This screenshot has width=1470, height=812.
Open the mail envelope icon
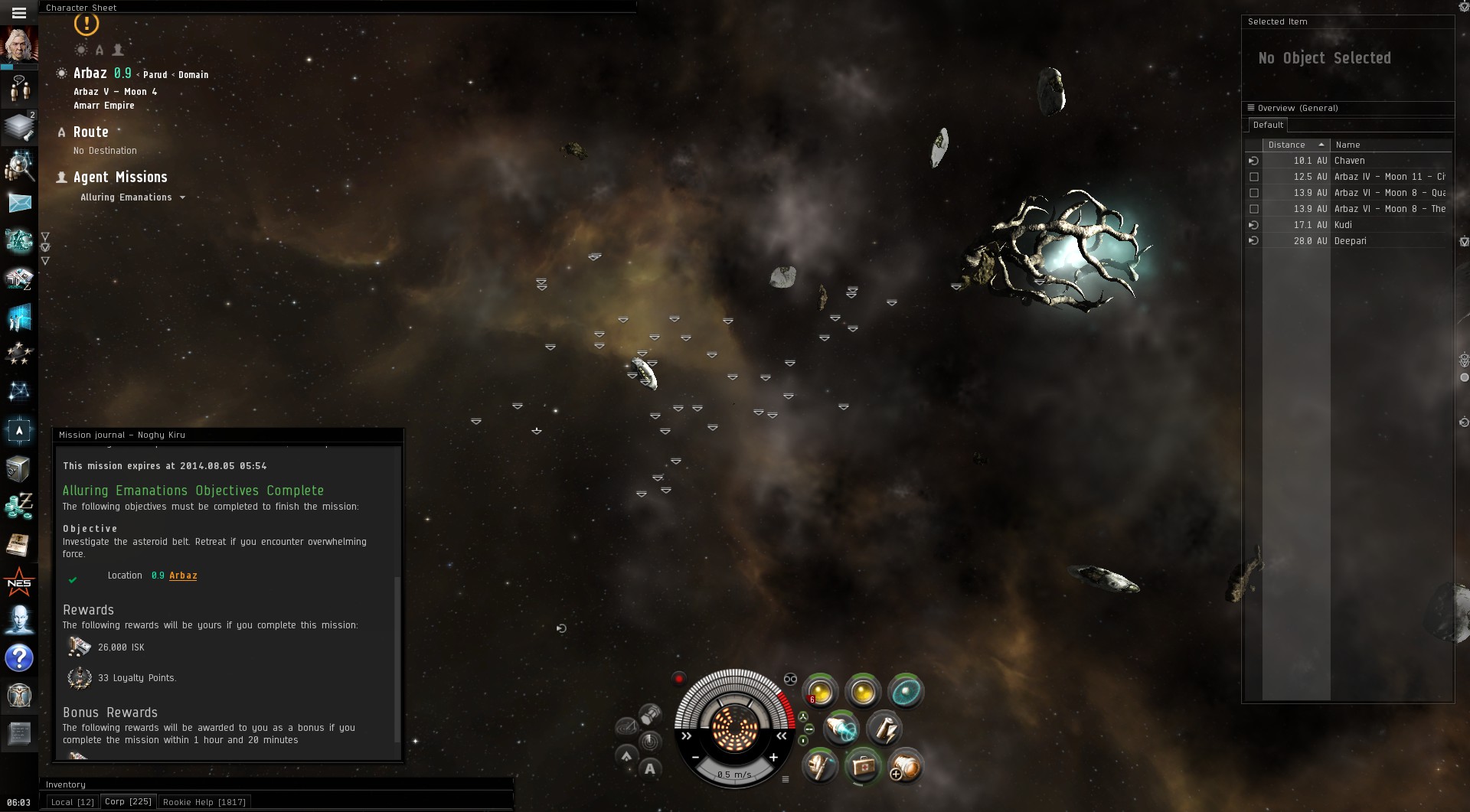19,203
